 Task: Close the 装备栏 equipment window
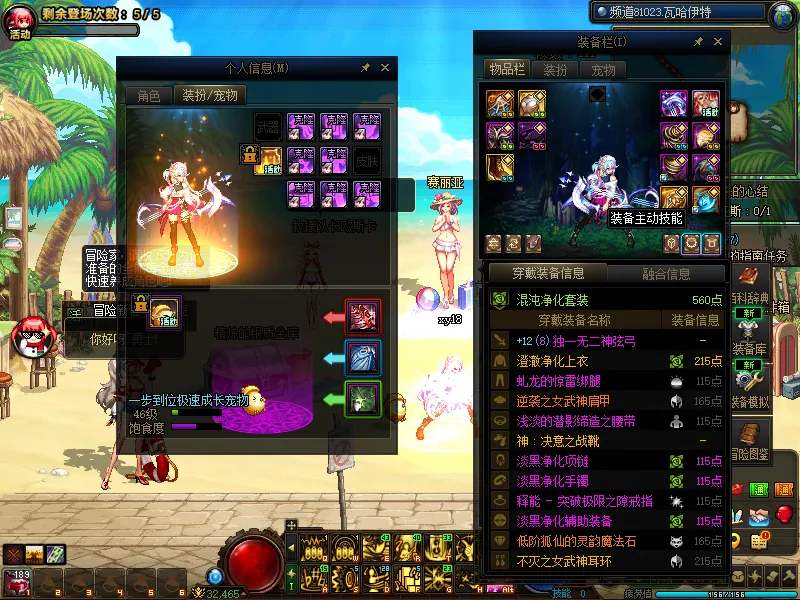click(x=716, y=41)
